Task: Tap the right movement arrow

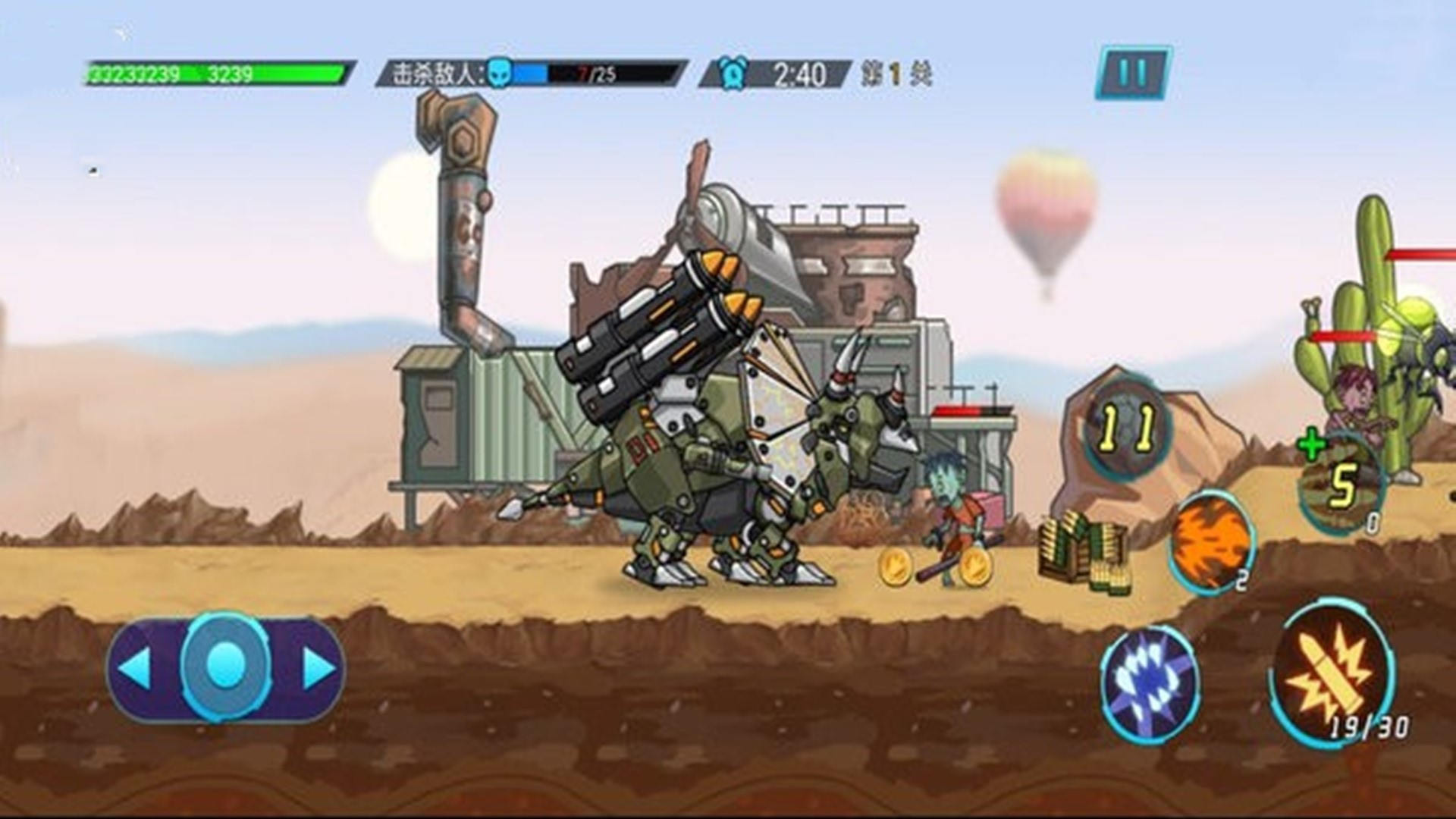Action: 318,668
